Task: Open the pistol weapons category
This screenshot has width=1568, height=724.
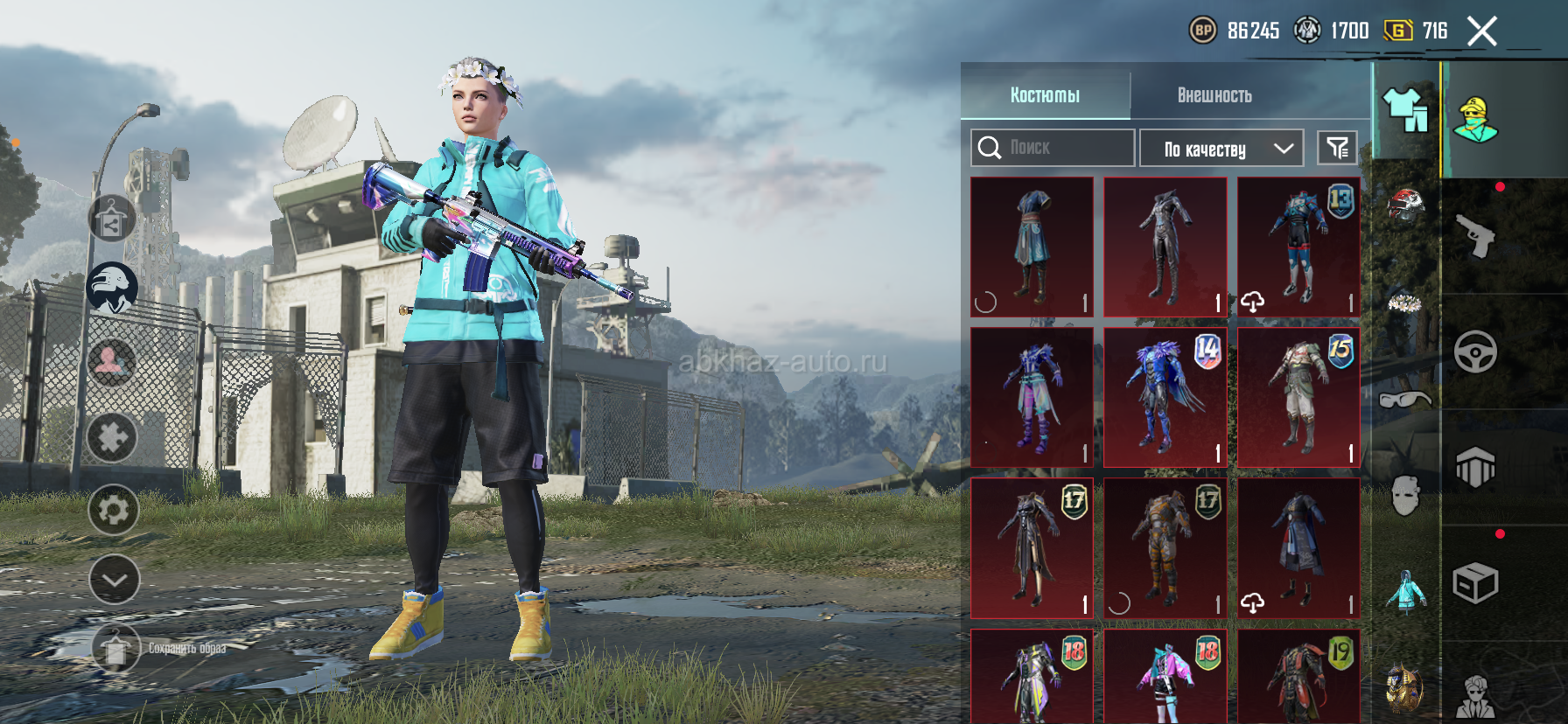Action: (x=1475, y=236)
